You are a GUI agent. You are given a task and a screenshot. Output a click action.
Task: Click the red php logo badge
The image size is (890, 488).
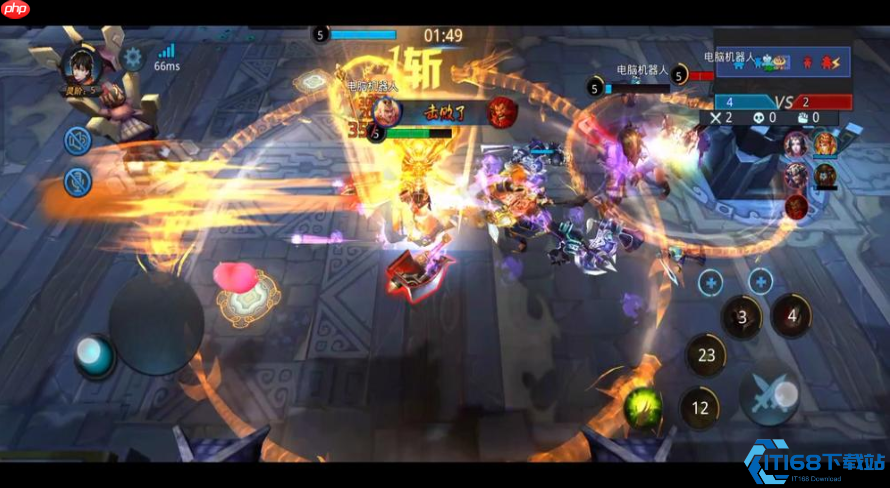pos(15,9)
